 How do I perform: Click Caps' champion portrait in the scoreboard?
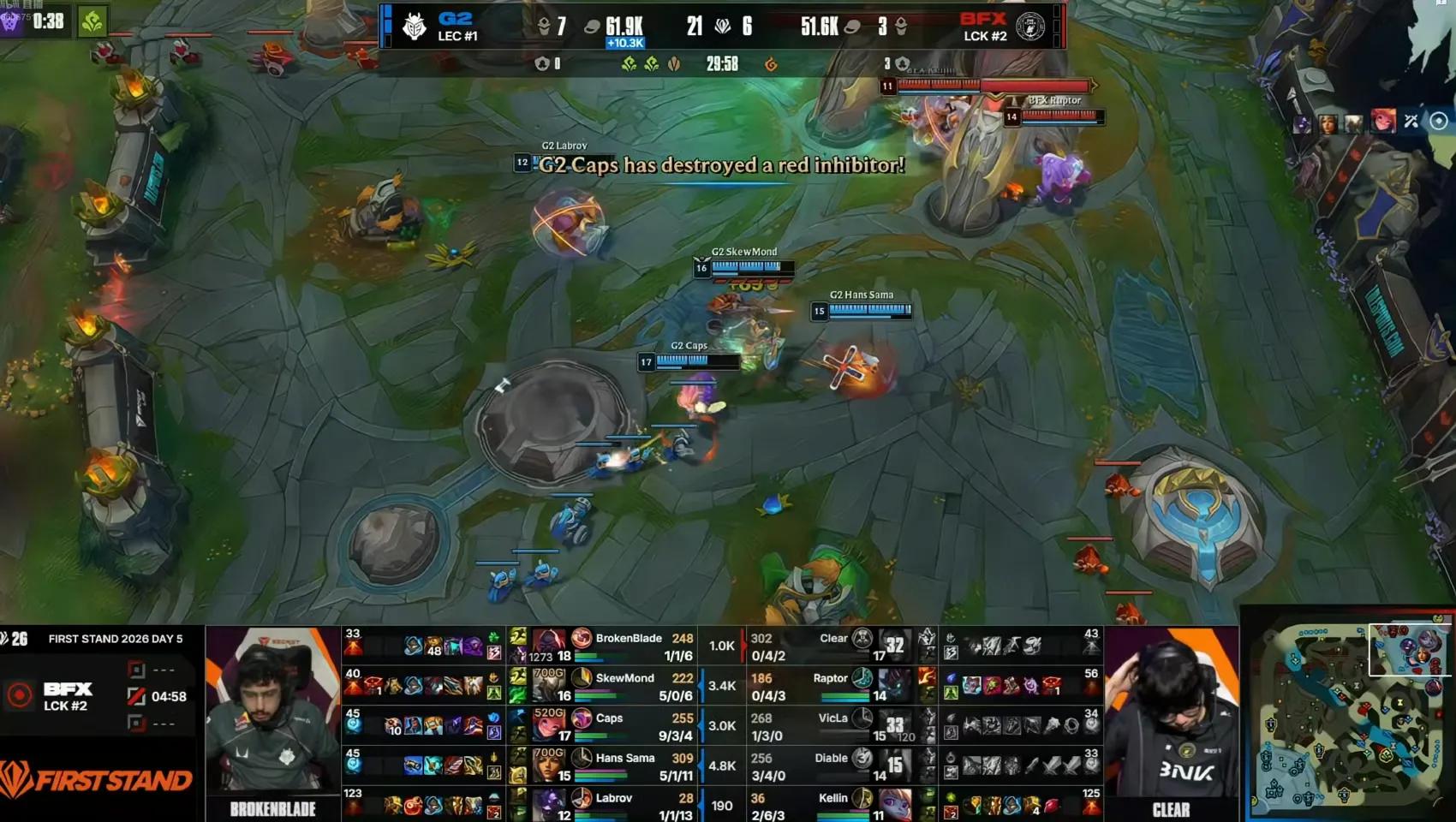[548, 725]
